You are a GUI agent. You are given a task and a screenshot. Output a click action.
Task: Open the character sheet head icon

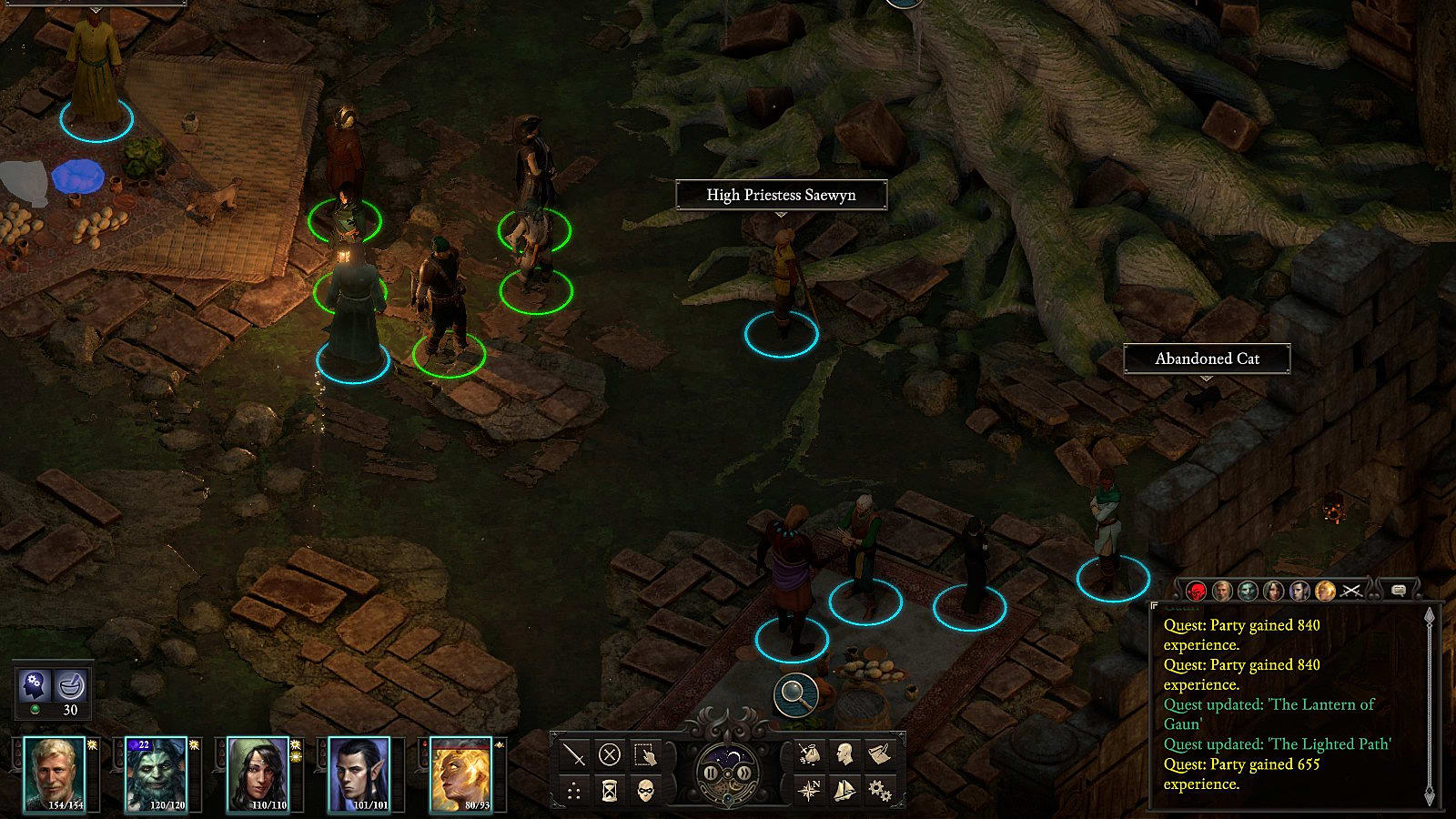tap(844, 753)
